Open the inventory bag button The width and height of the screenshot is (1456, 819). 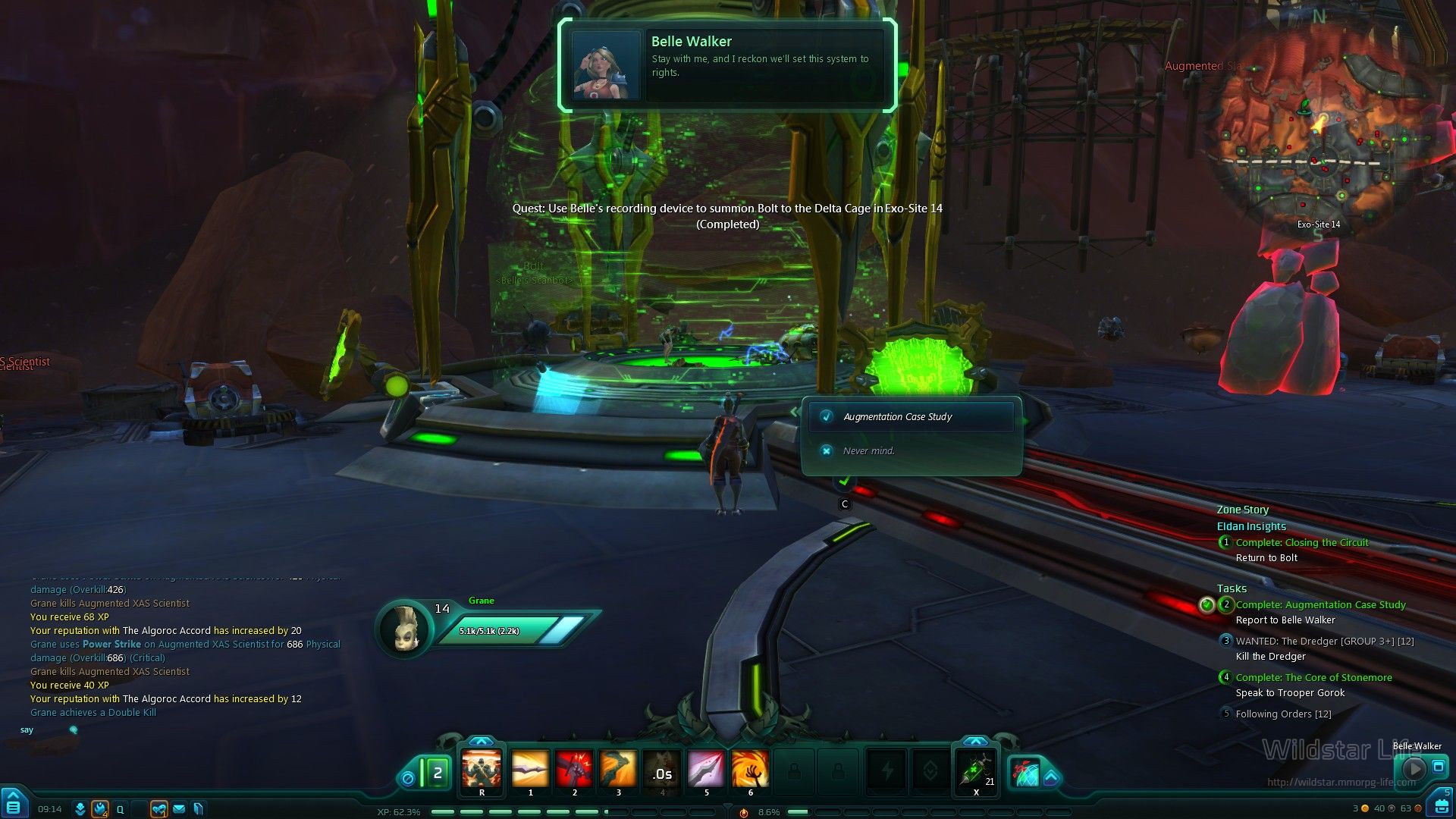[1440, 805]
